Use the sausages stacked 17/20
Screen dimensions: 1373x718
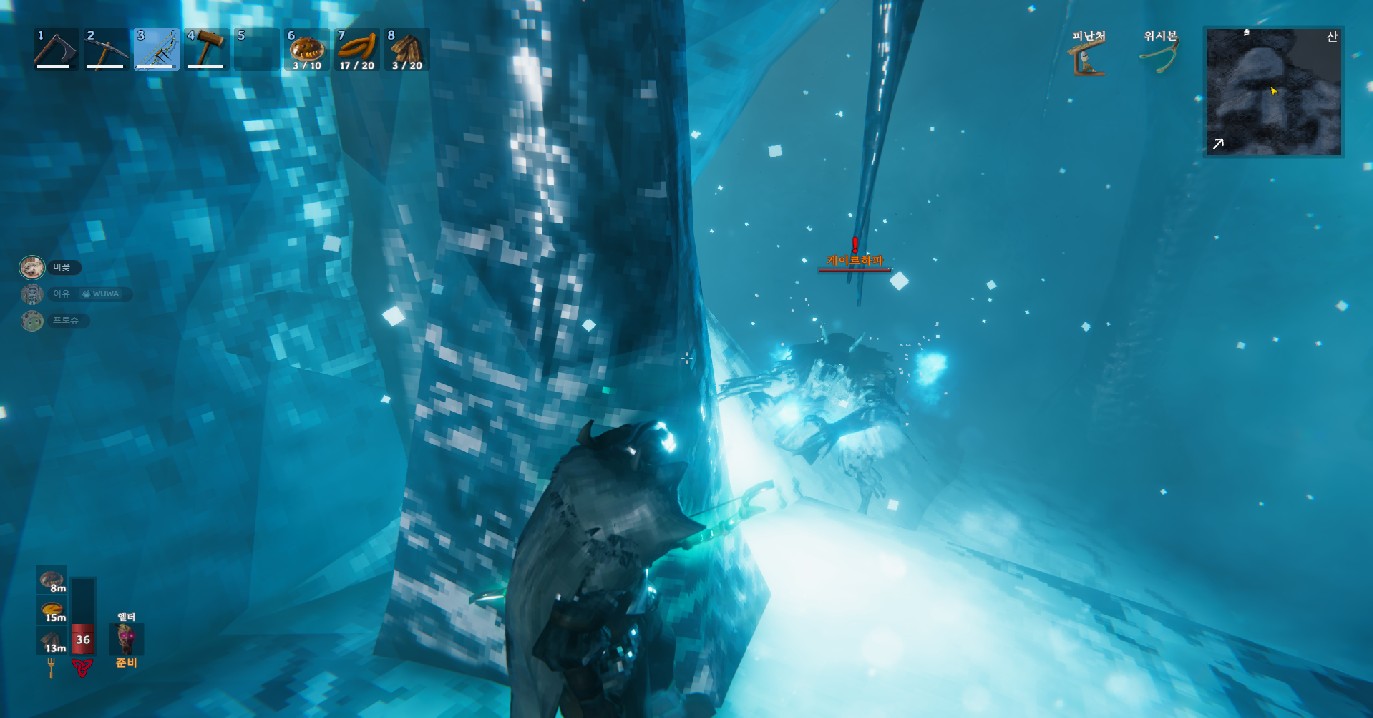tap(357, 49)
